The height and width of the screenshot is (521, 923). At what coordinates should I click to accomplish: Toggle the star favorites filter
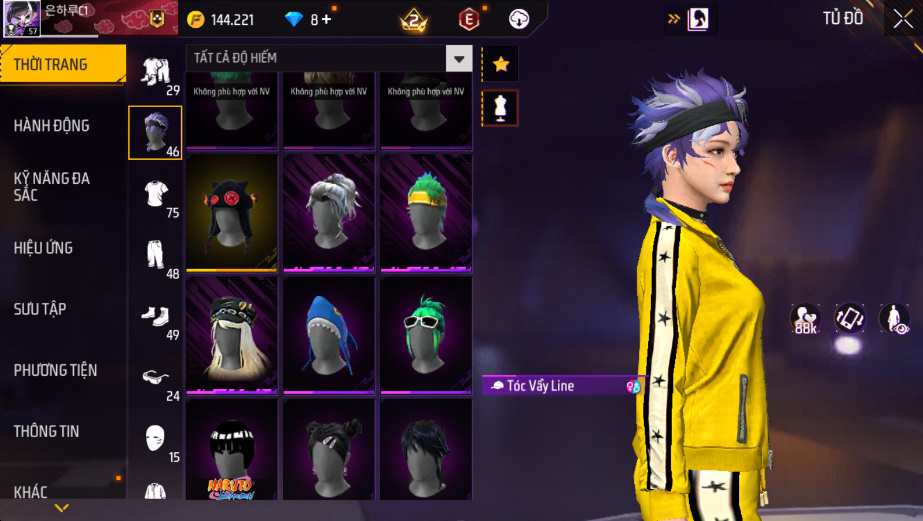pos(500,65)
